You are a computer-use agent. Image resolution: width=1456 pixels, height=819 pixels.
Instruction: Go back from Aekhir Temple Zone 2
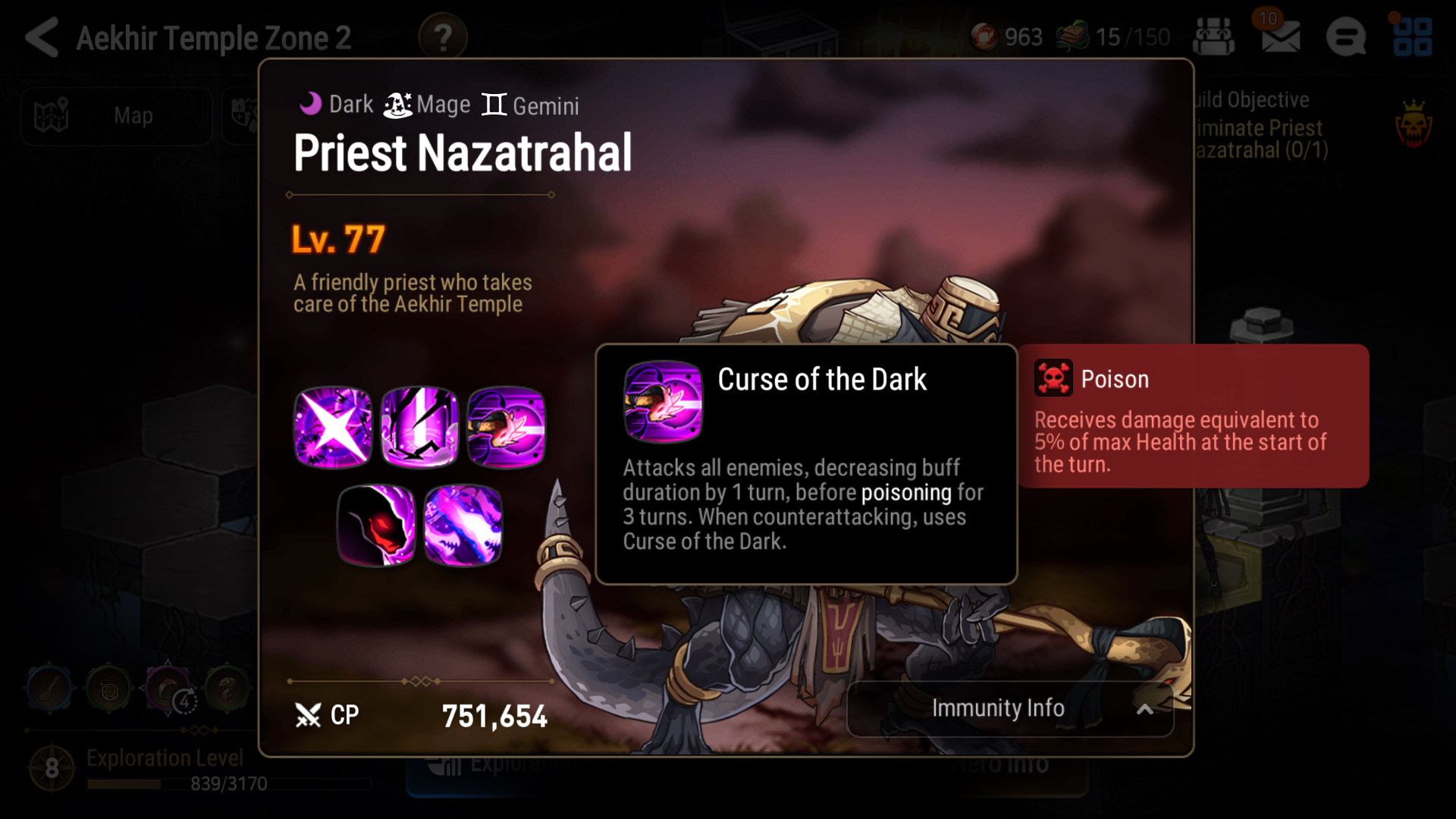tap(42, 37)
